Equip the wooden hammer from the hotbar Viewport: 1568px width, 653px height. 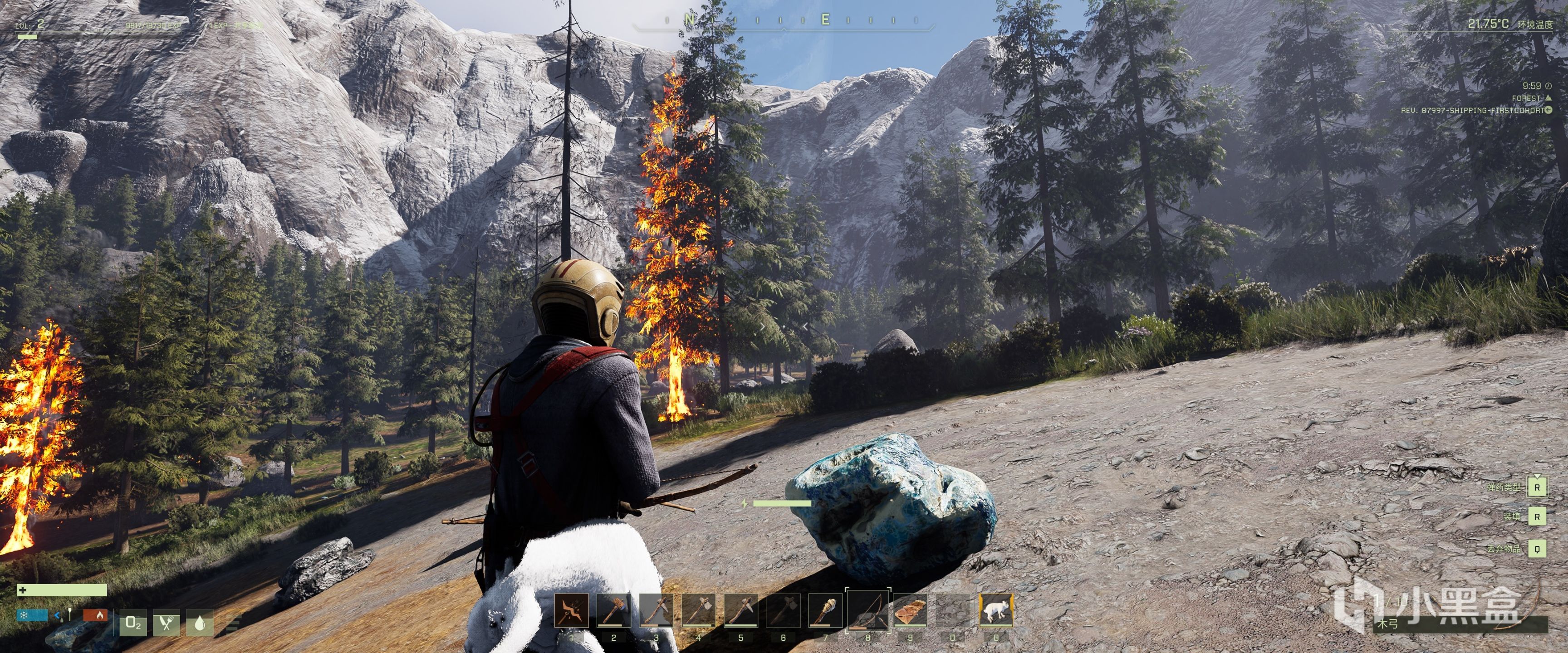click(x=613, y=610)
